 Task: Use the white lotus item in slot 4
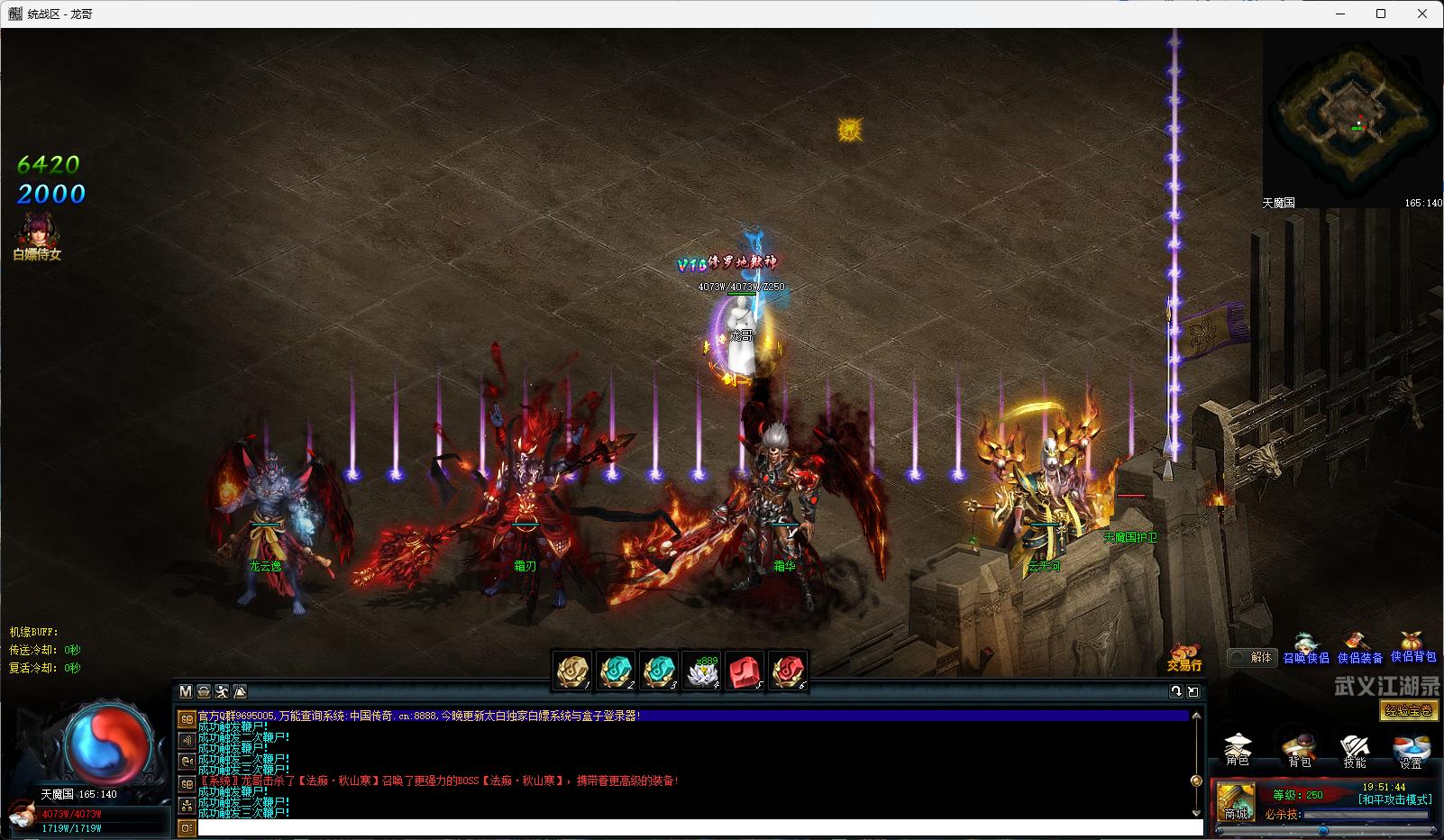(701, 671)
